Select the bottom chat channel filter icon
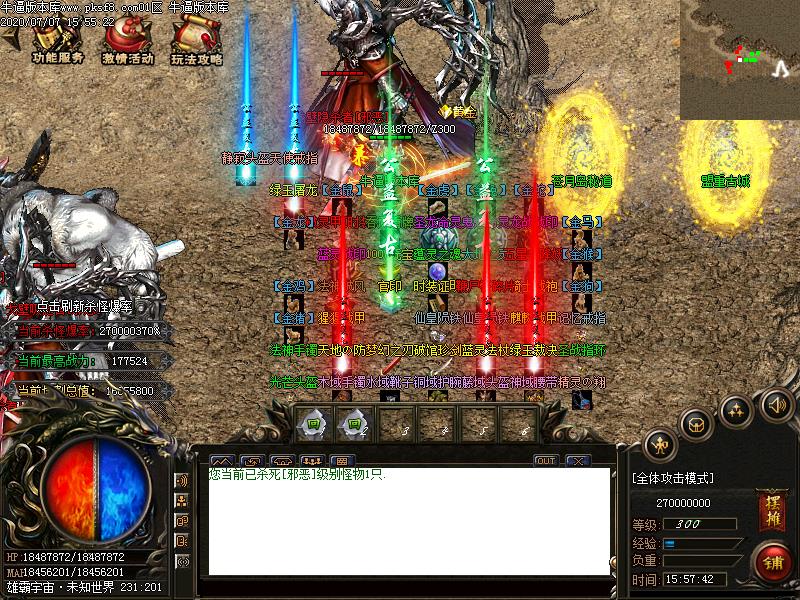 coord(182,562)
